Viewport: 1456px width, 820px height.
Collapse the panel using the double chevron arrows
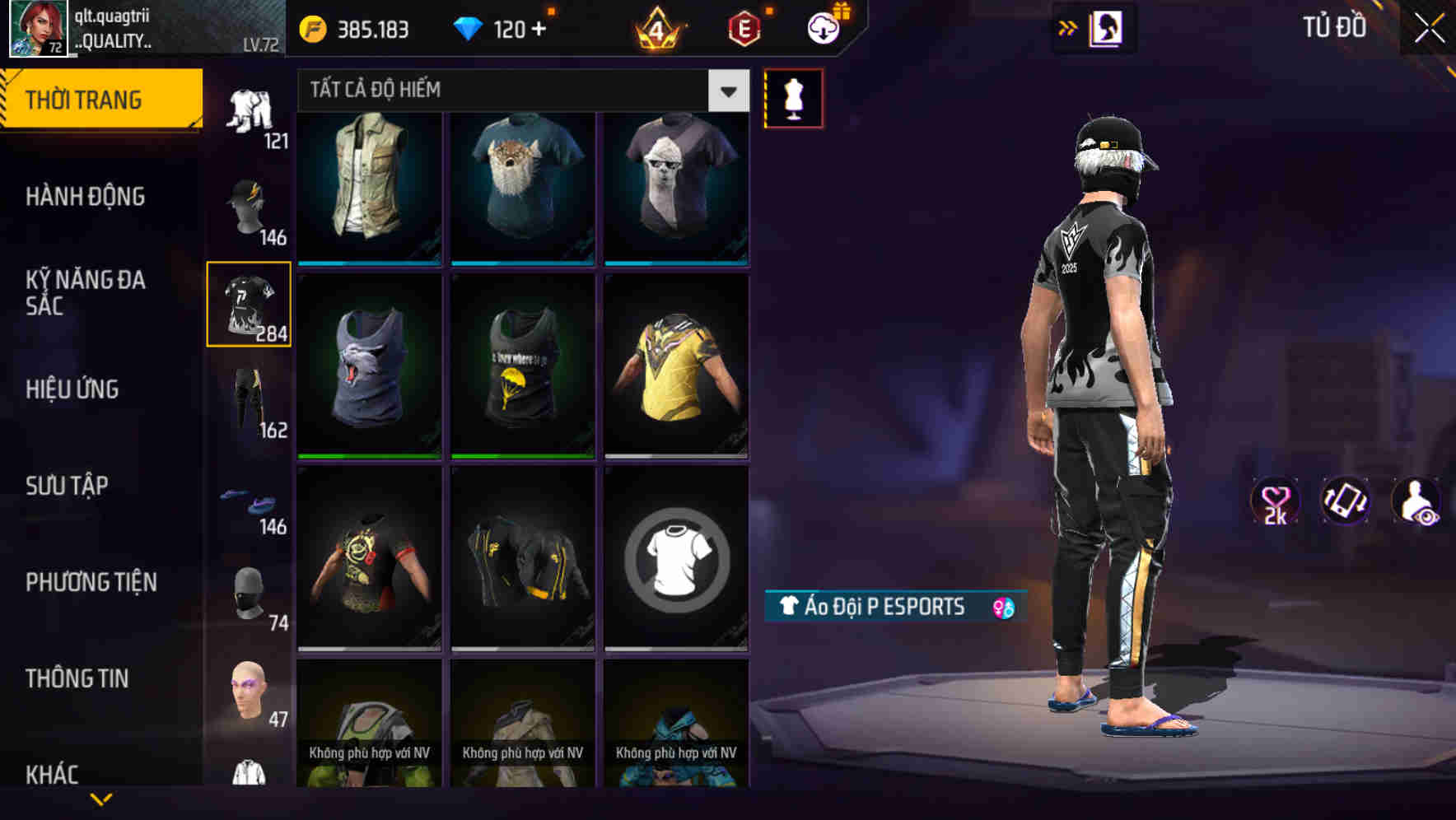pos(1068,27)
